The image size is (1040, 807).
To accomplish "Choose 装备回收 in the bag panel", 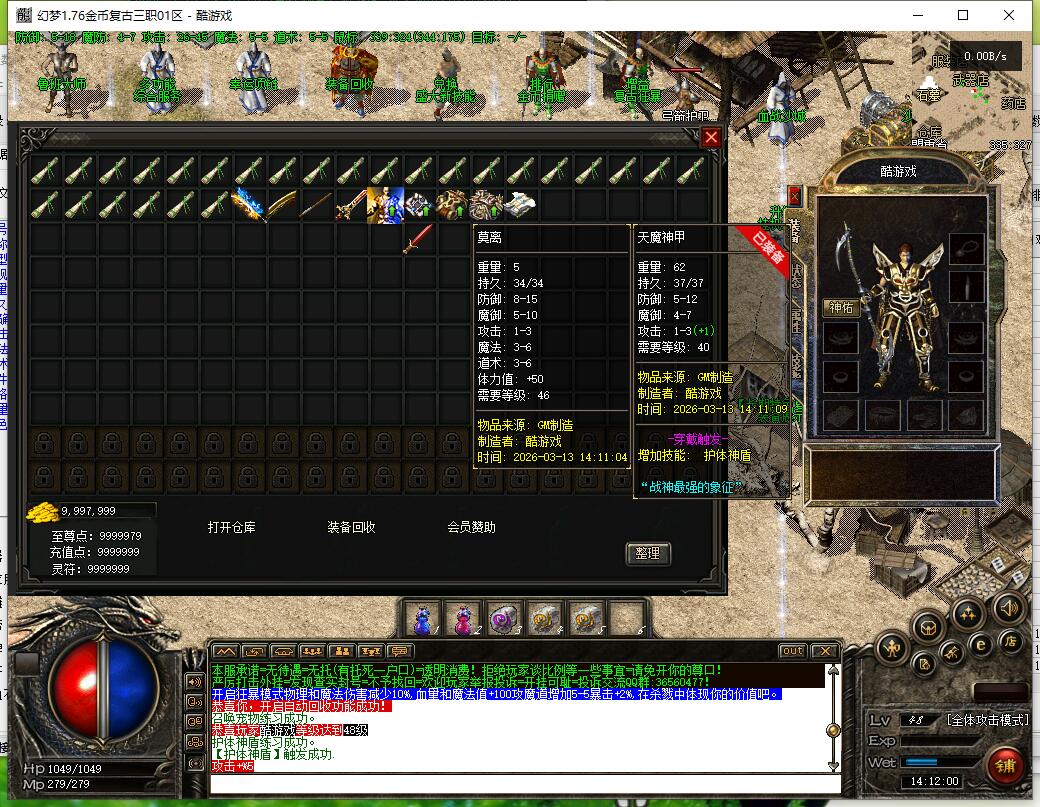I will point(351,527).
